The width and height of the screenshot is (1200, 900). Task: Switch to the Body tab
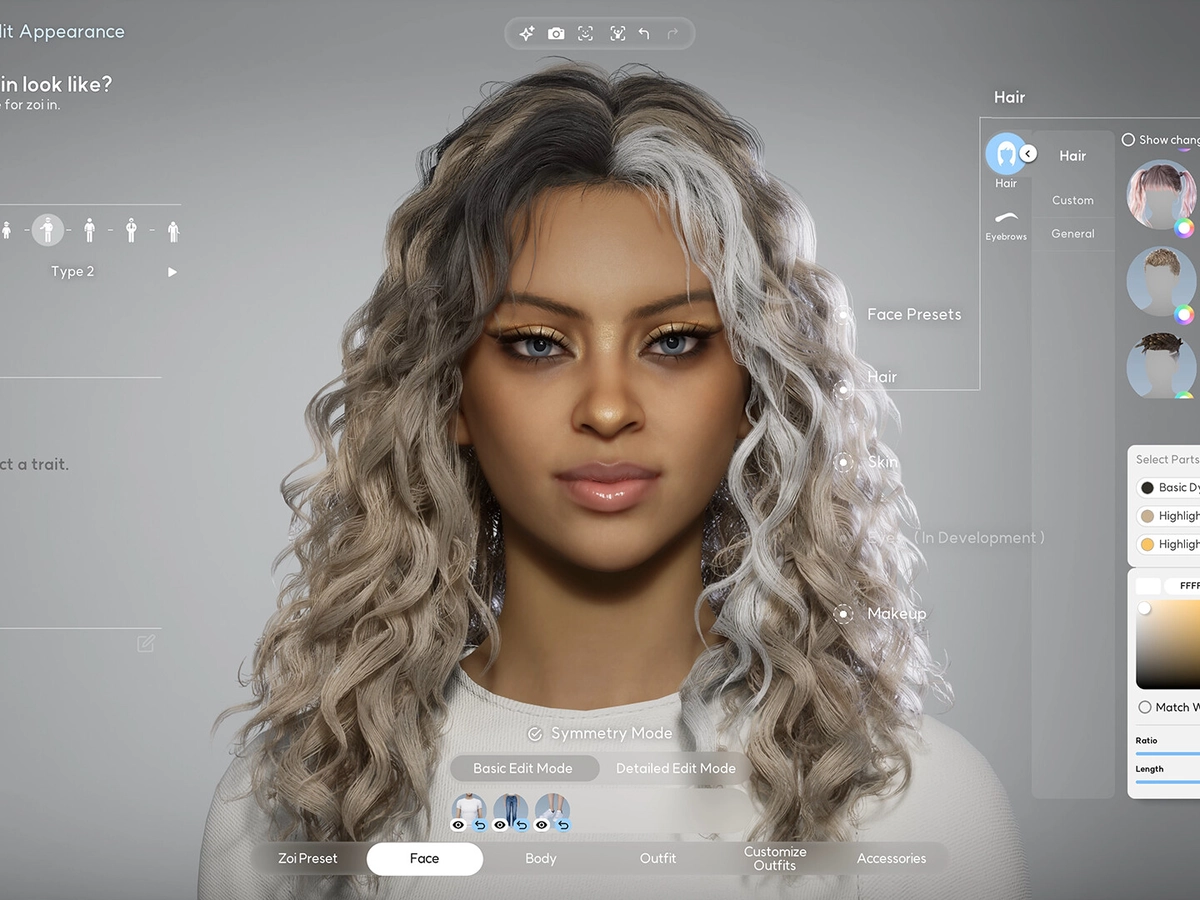pos(541,858)
